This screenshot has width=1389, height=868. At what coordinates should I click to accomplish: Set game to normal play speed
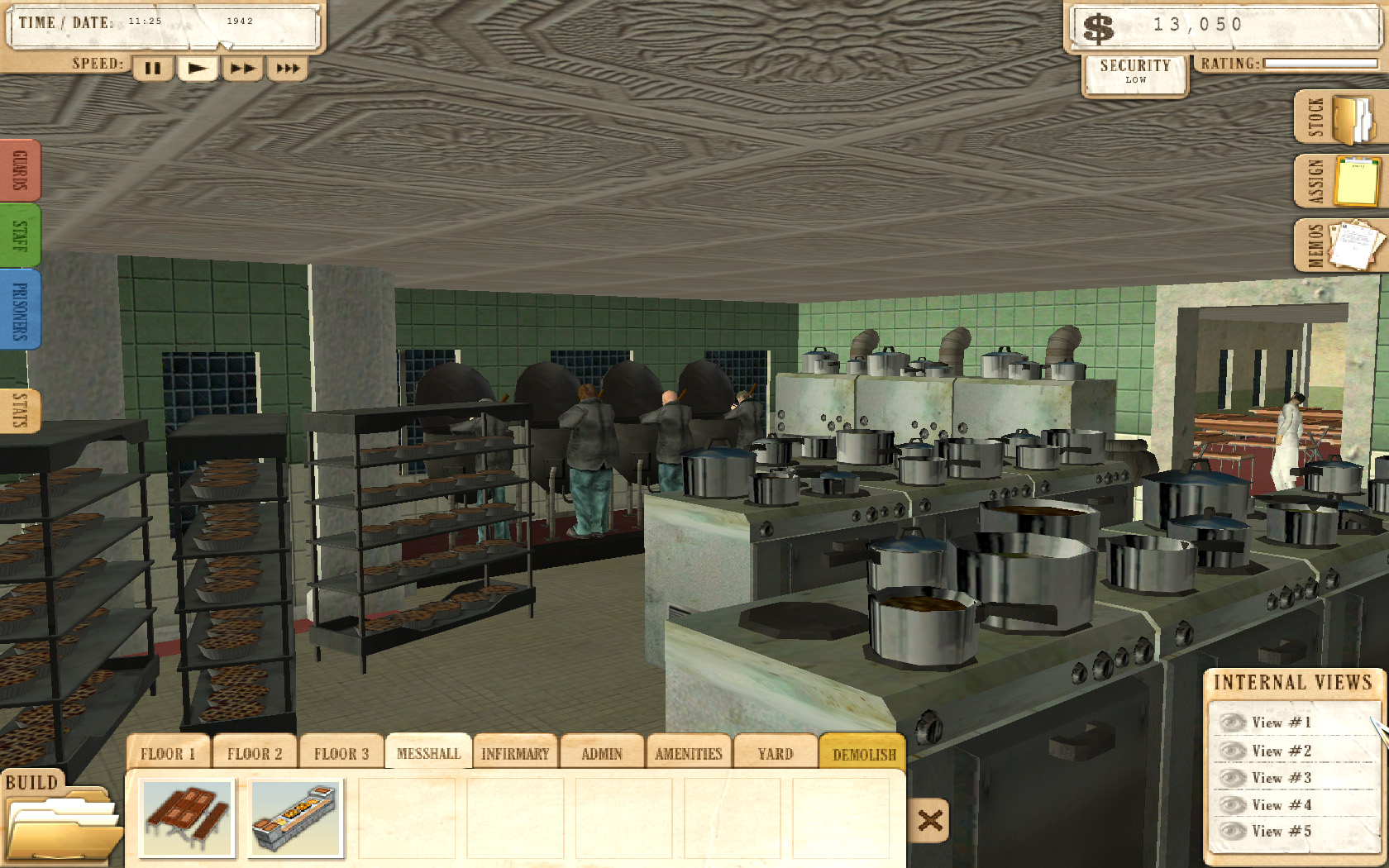(198, 69)
